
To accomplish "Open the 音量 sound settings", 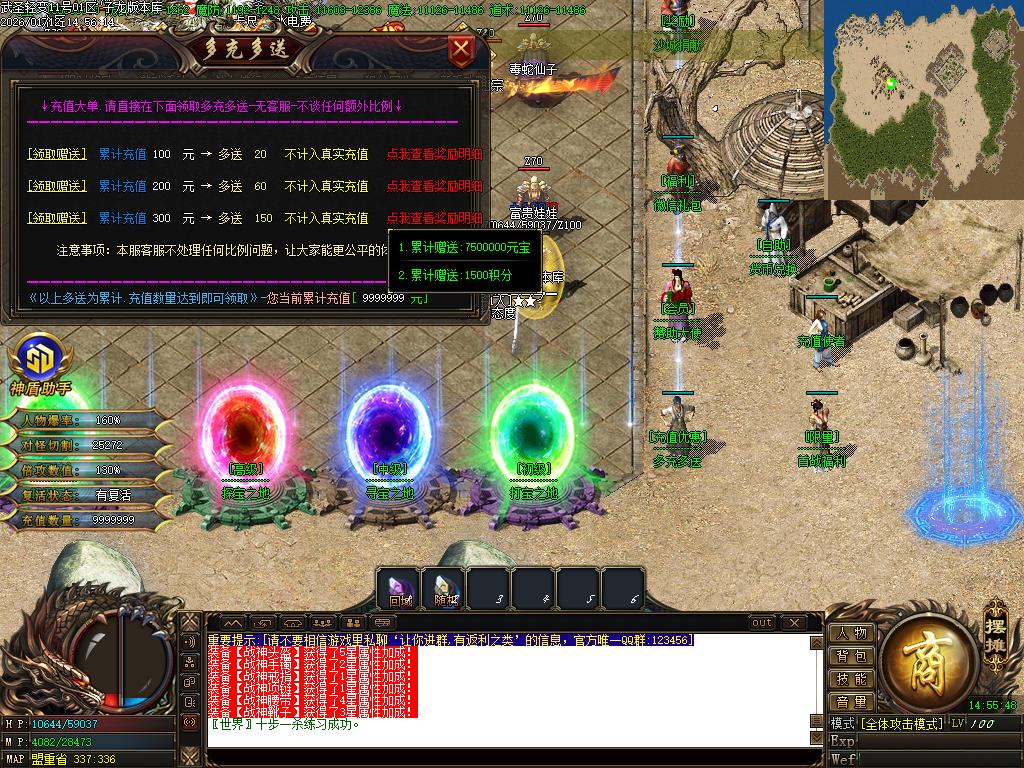I will [x=851, y=703].
